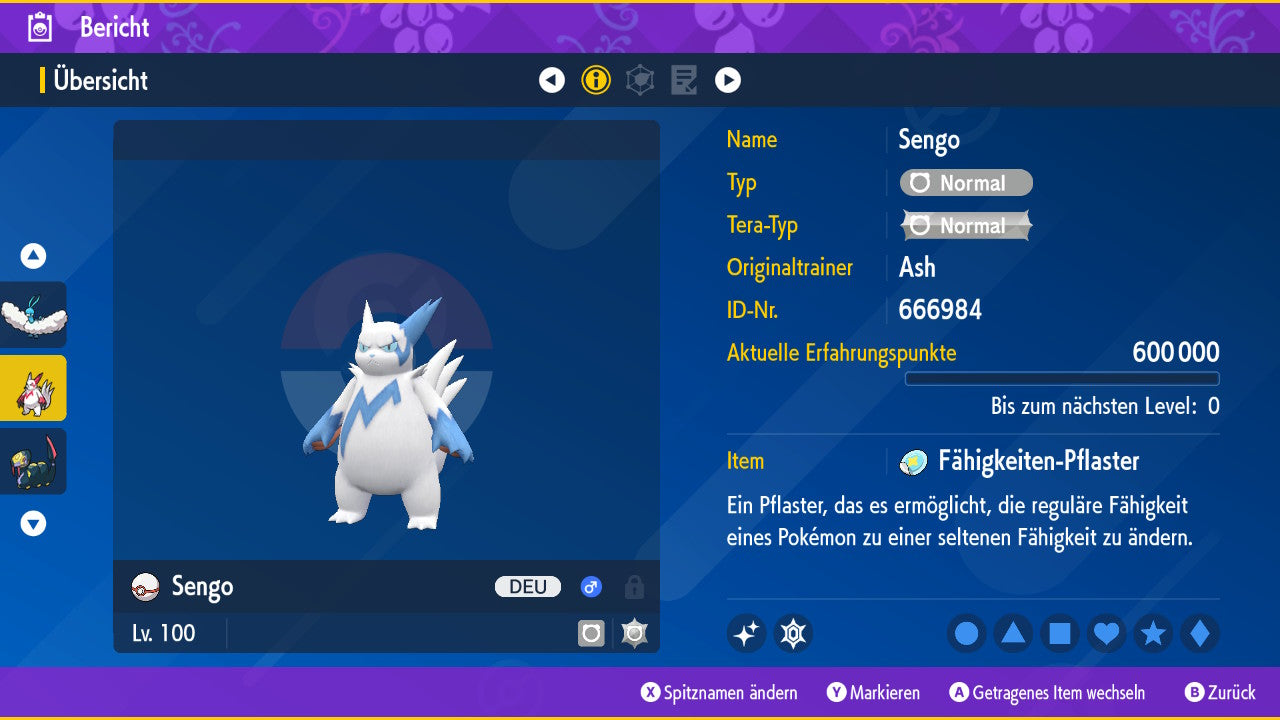Move party down with the down arrow
Viewport: 1280px width, 720px height.
click(x=33, y=523)
